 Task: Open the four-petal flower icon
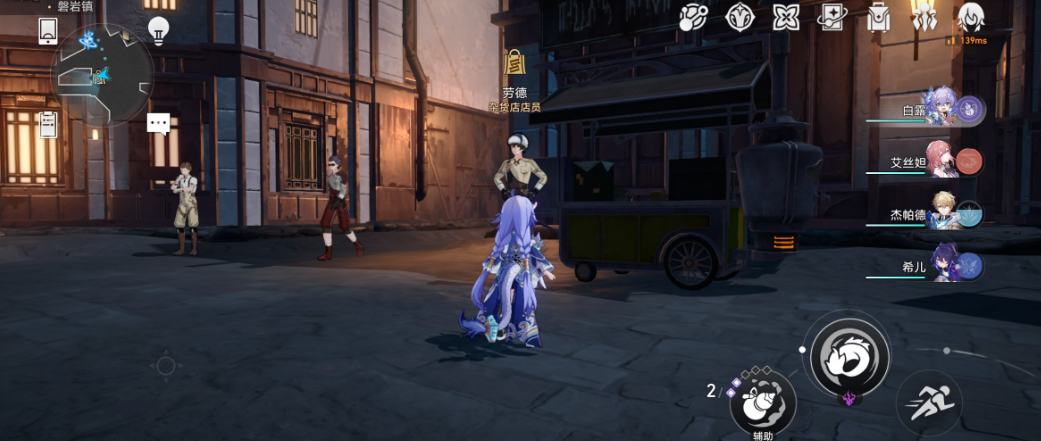tap(786, 17)
